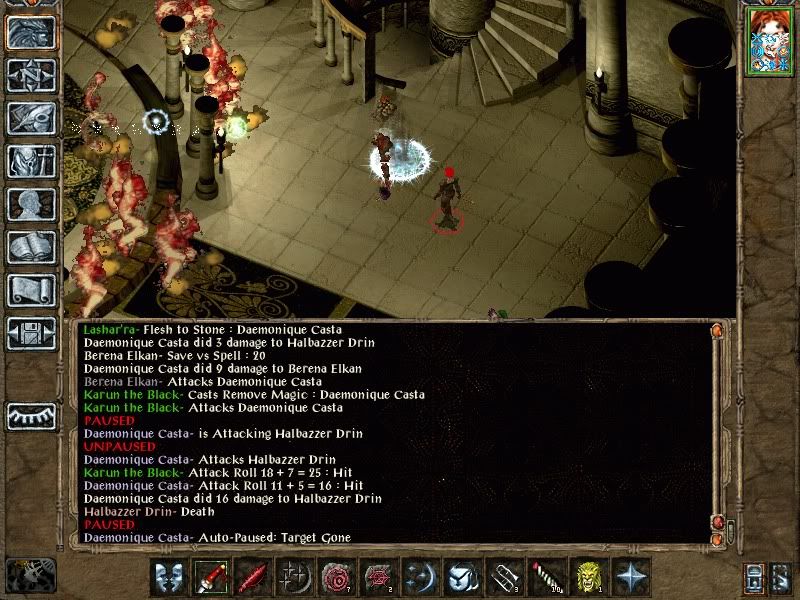Select the red-haired character portrait
The image size is (800, 600).
point(771,43)
